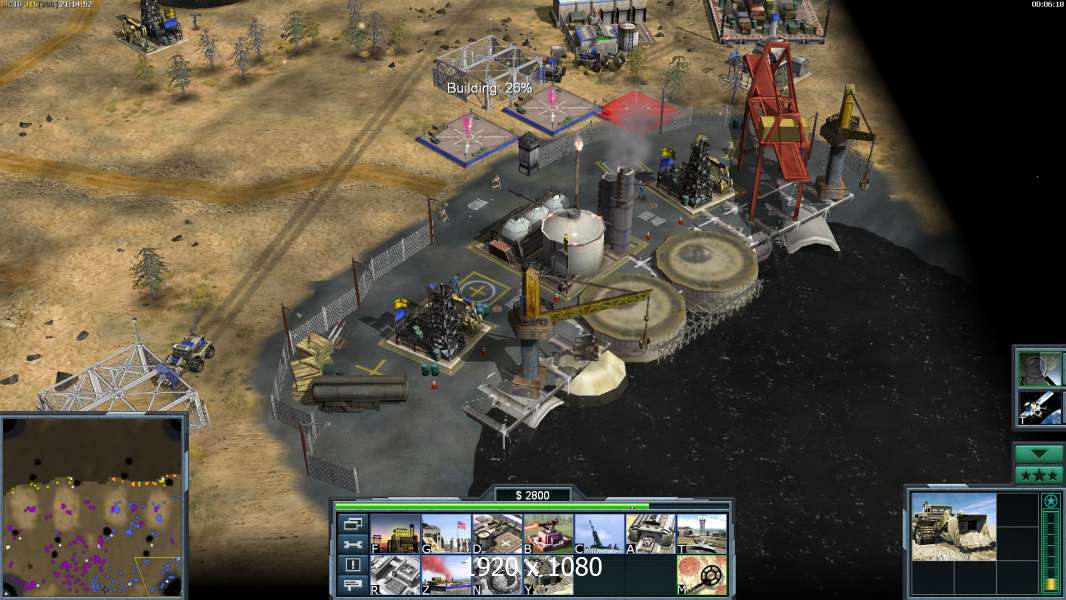
Task: Collapse panel with the green down arrow
Action: [x=1039, y=454]
